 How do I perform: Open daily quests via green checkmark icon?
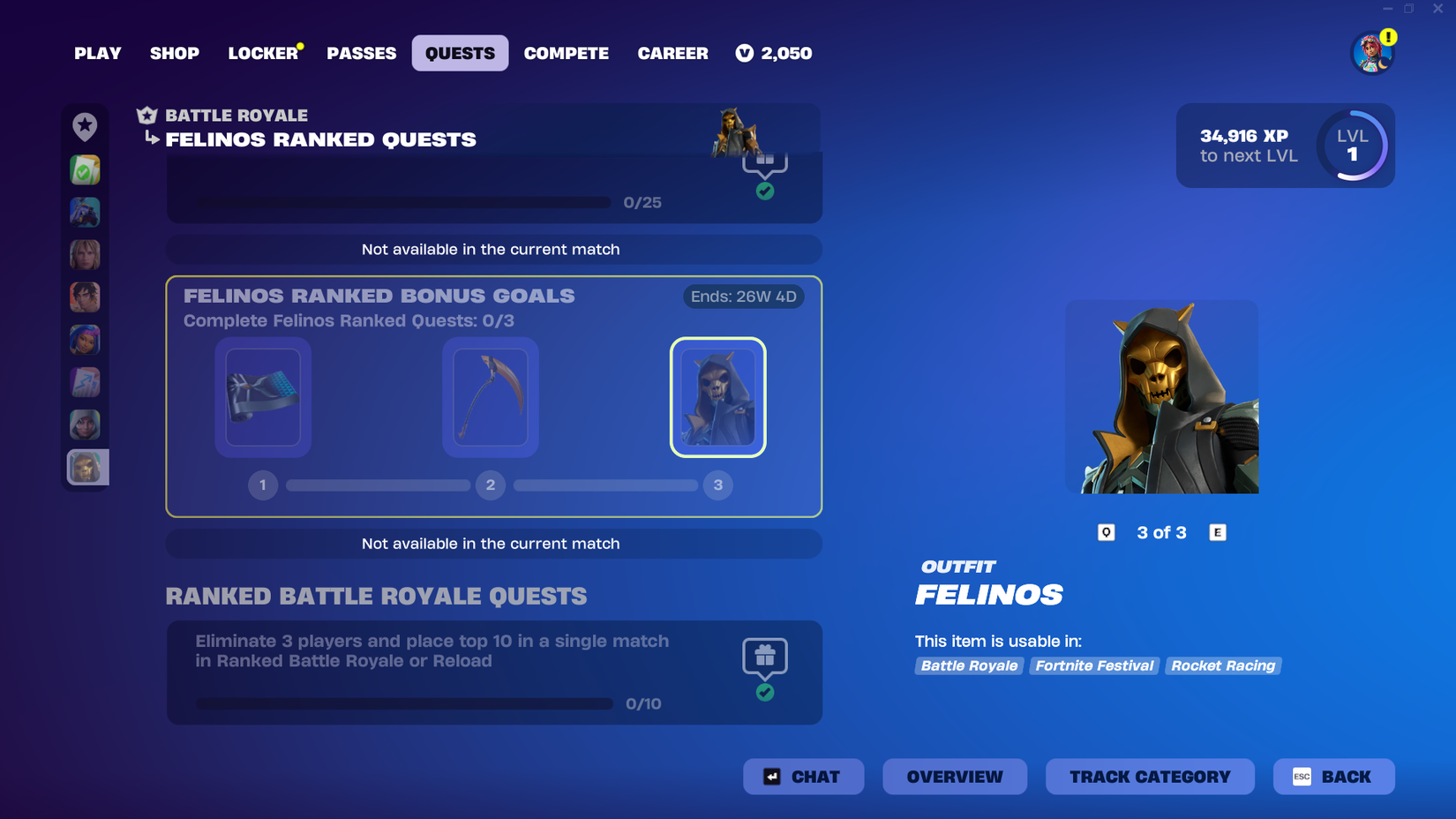(x=85, y=169)
